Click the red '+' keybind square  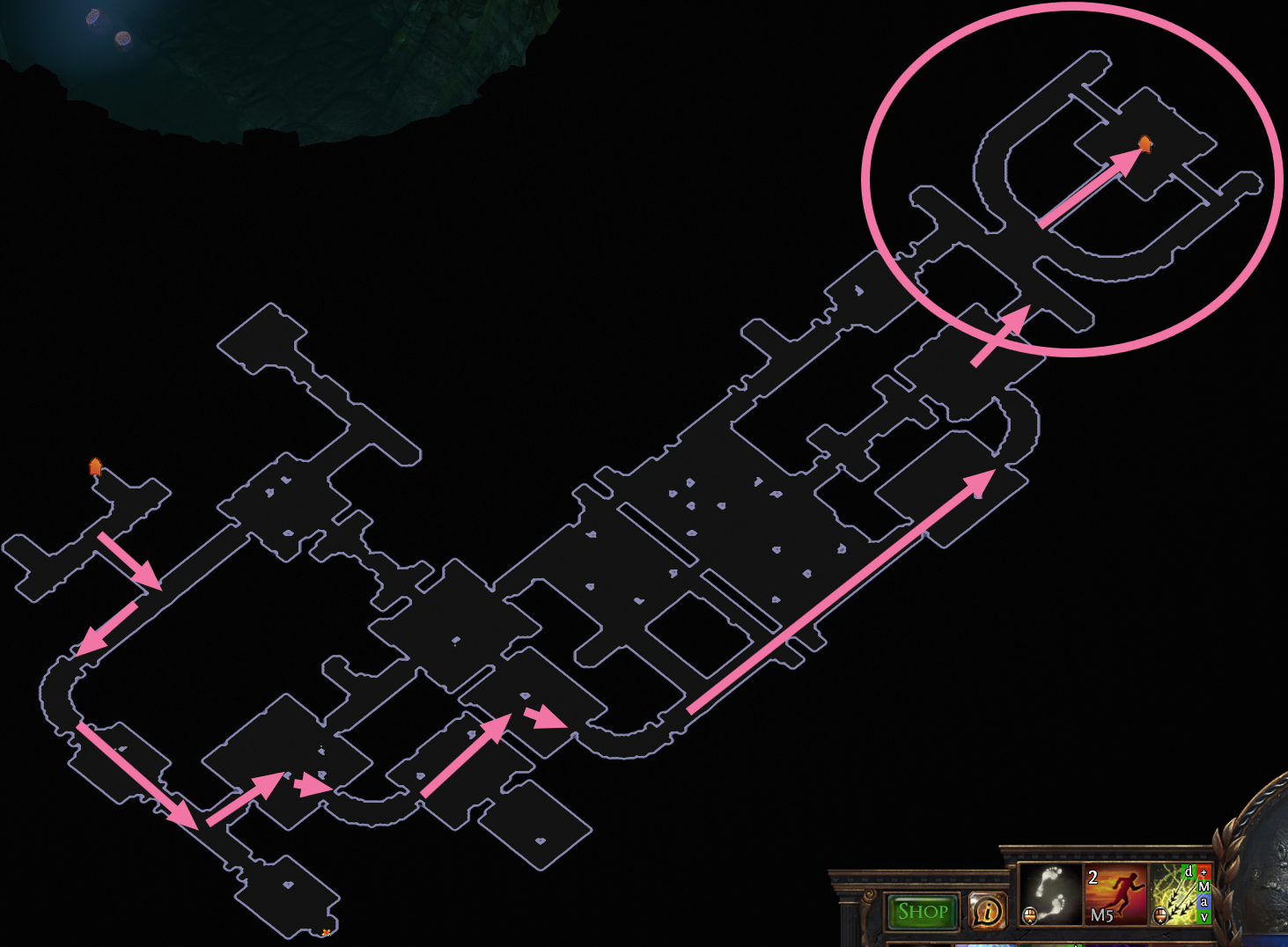pos(1203,871)
